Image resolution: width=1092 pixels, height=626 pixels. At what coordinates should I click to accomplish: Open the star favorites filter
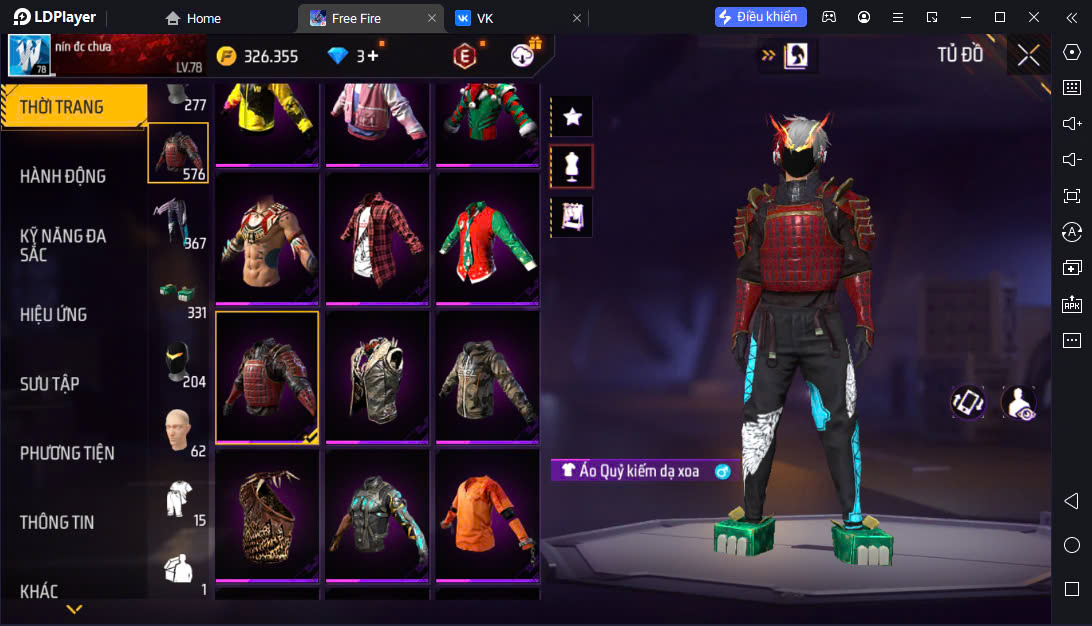coord(572,117)
